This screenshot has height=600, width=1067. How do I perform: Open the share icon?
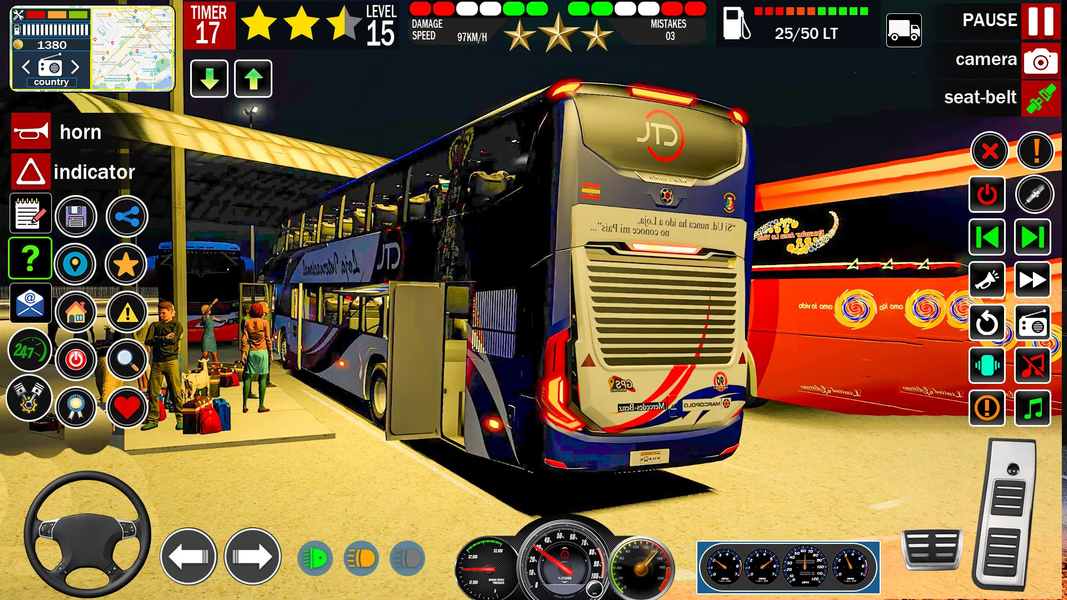click(x=127, y=215)
